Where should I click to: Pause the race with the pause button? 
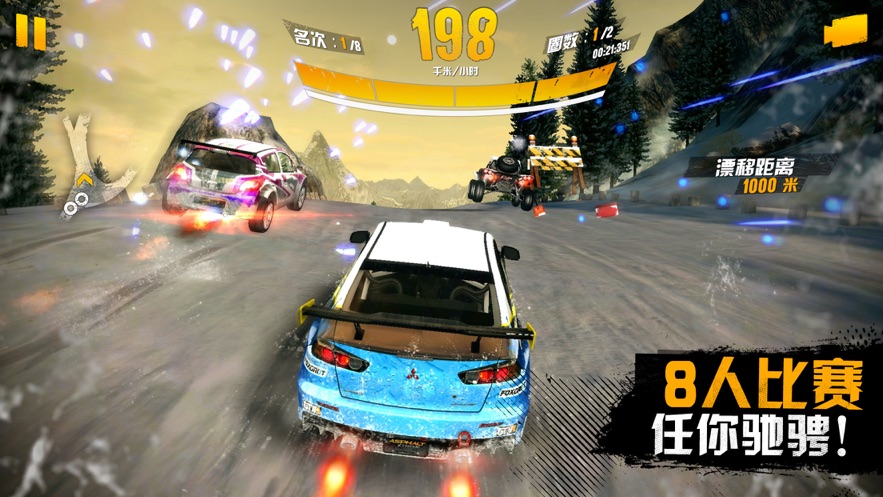point(31,33)
